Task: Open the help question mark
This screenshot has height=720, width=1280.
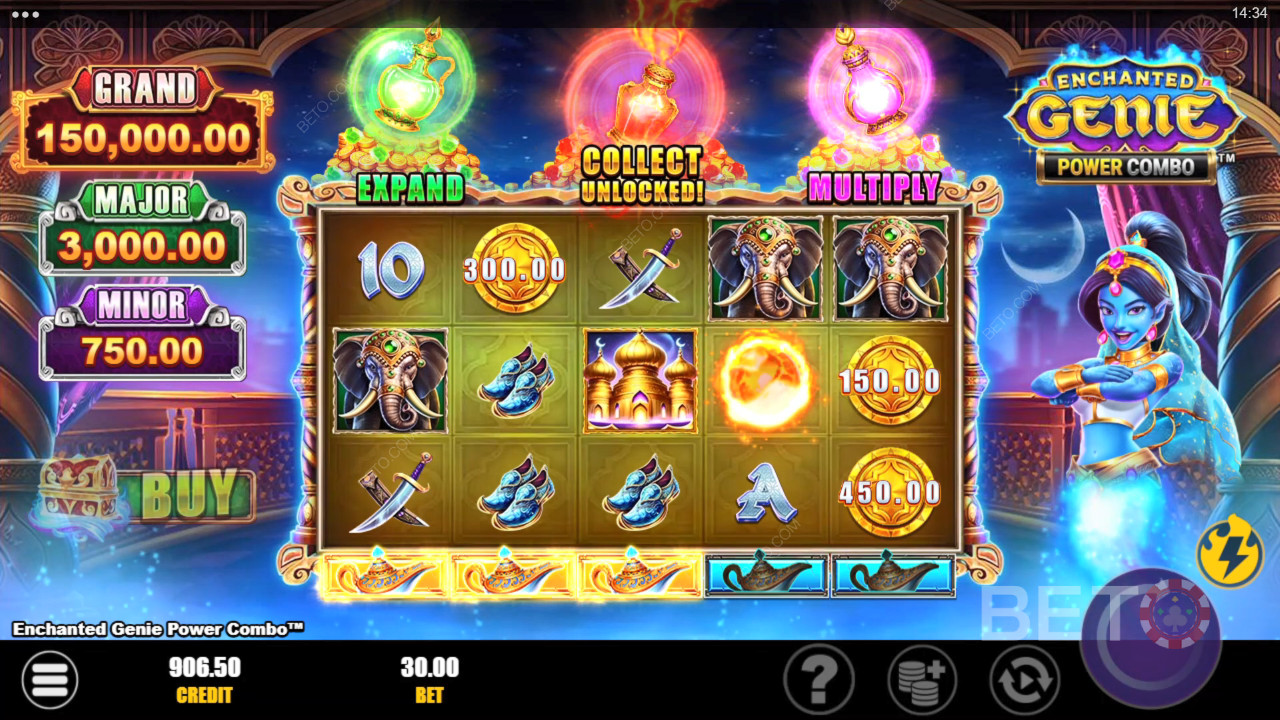Action: point(818,680)
